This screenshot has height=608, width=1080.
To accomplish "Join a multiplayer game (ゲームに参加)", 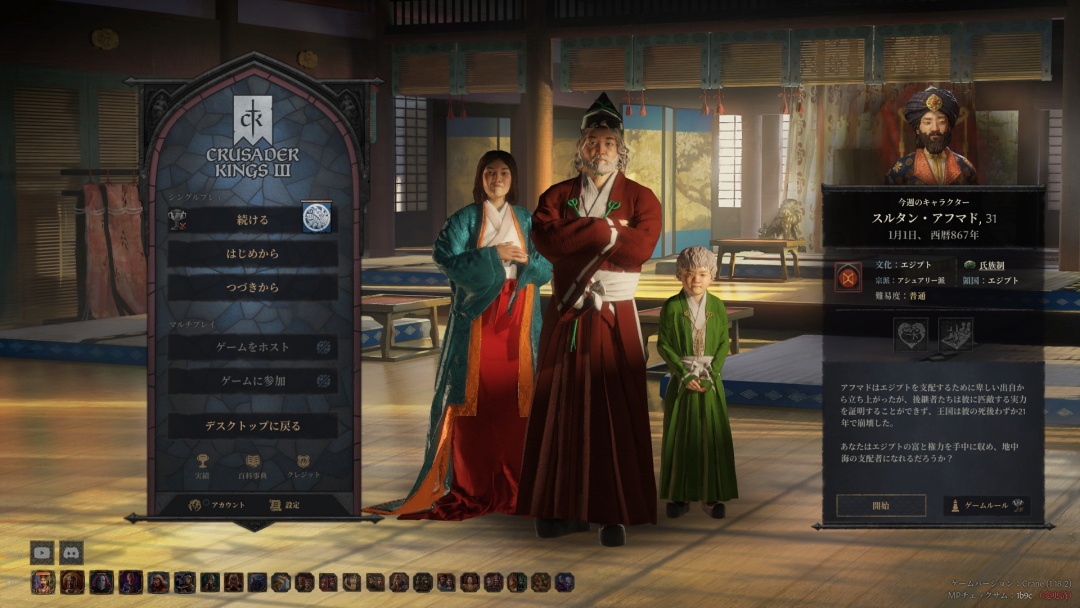I will 252,381.
